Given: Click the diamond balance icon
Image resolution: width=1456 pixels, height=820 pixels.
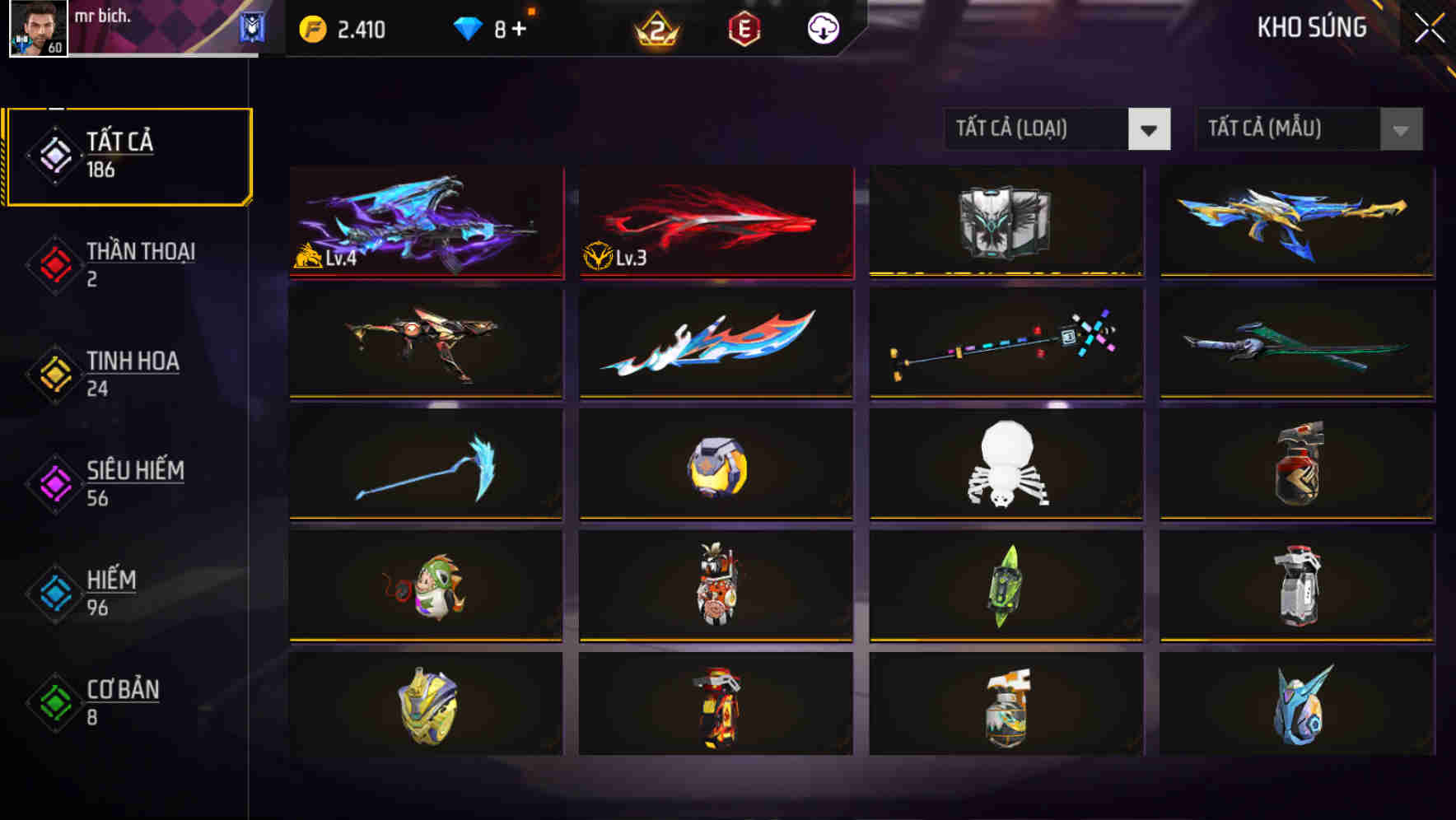Looking at the screenshot, I should point(469,27).
